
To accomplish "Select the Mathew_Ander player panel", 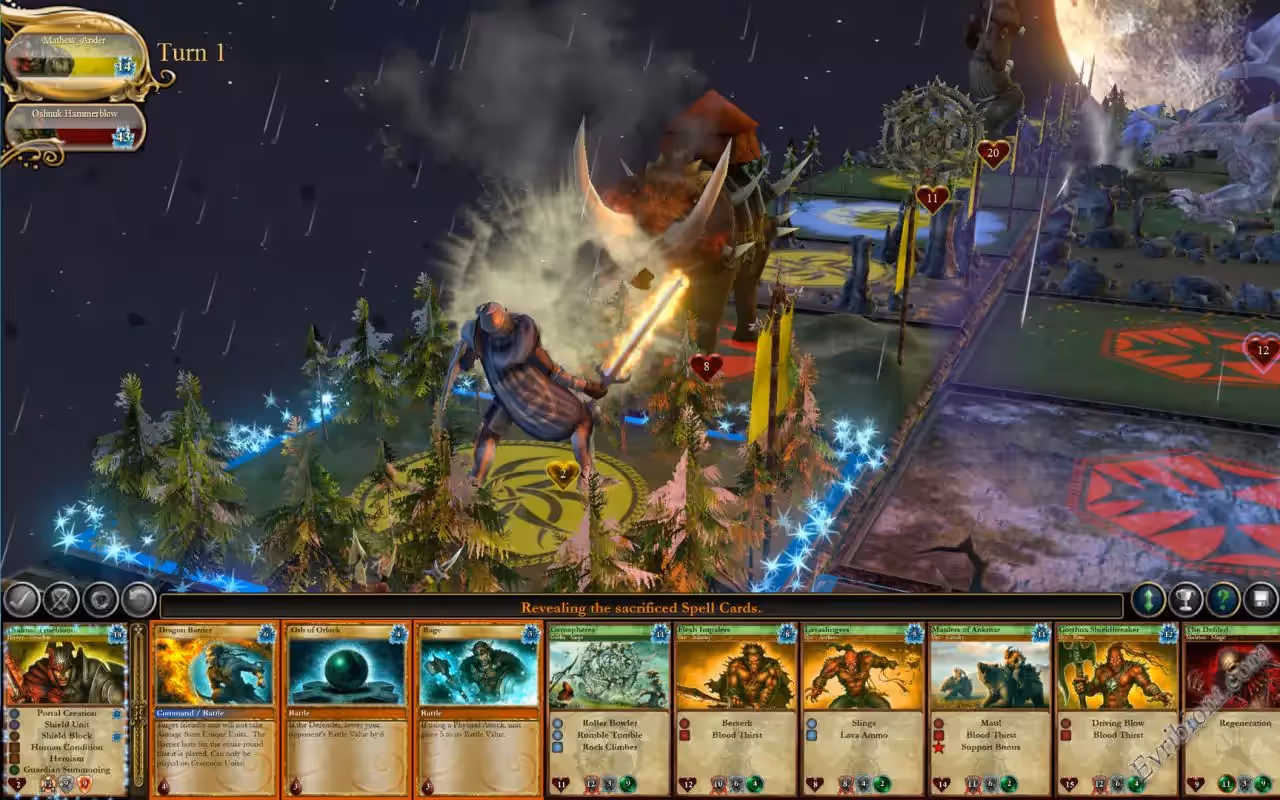I will tap(75, 58).
